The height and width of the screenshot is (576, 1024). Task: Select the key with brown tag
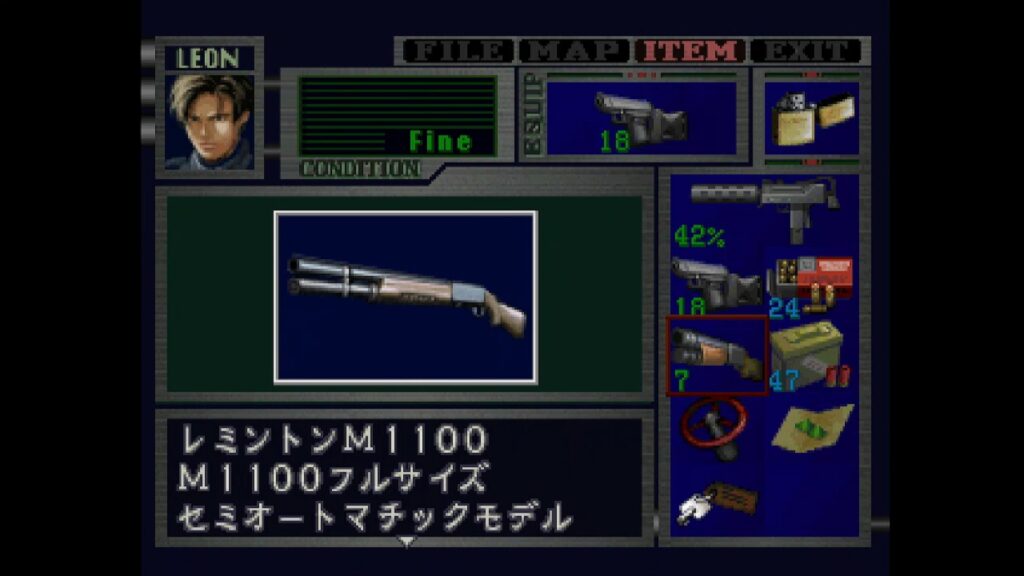pos(716,499)
